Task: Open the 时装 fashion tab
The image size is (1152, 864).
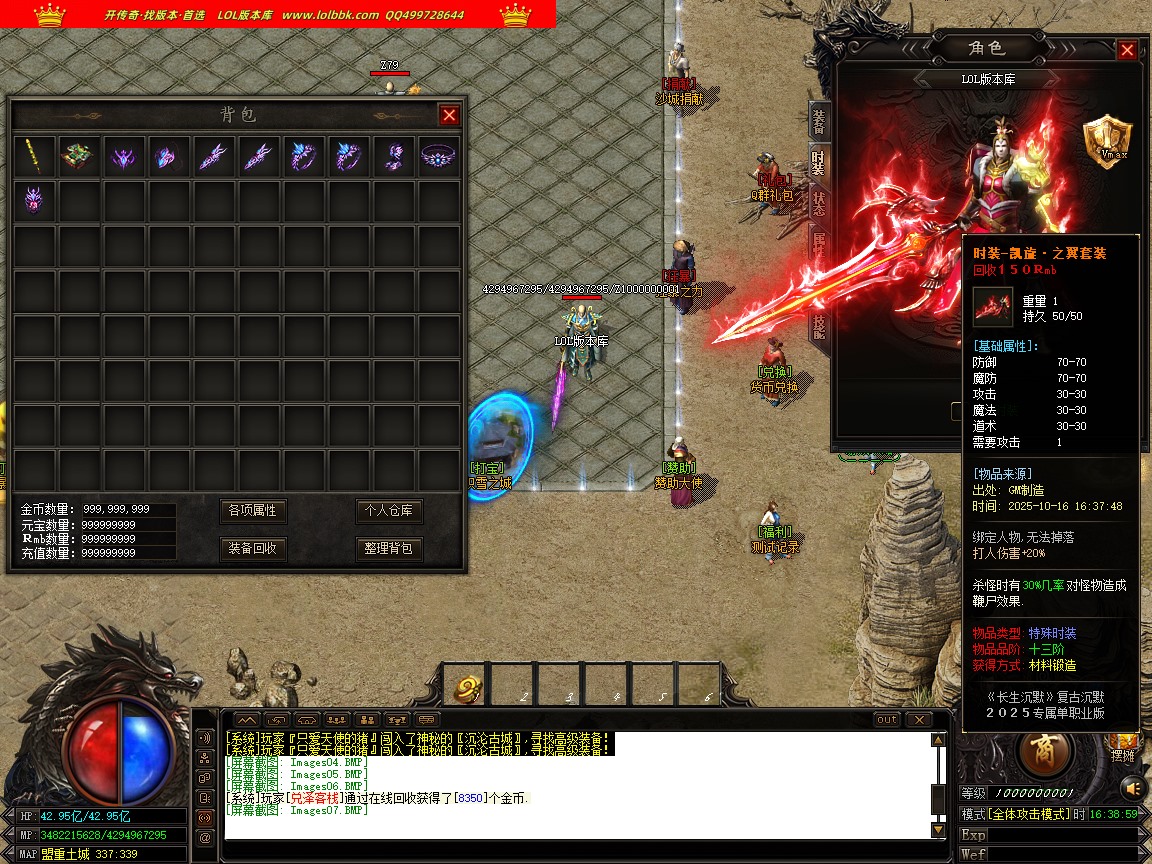Action: [x=819, y=162]
